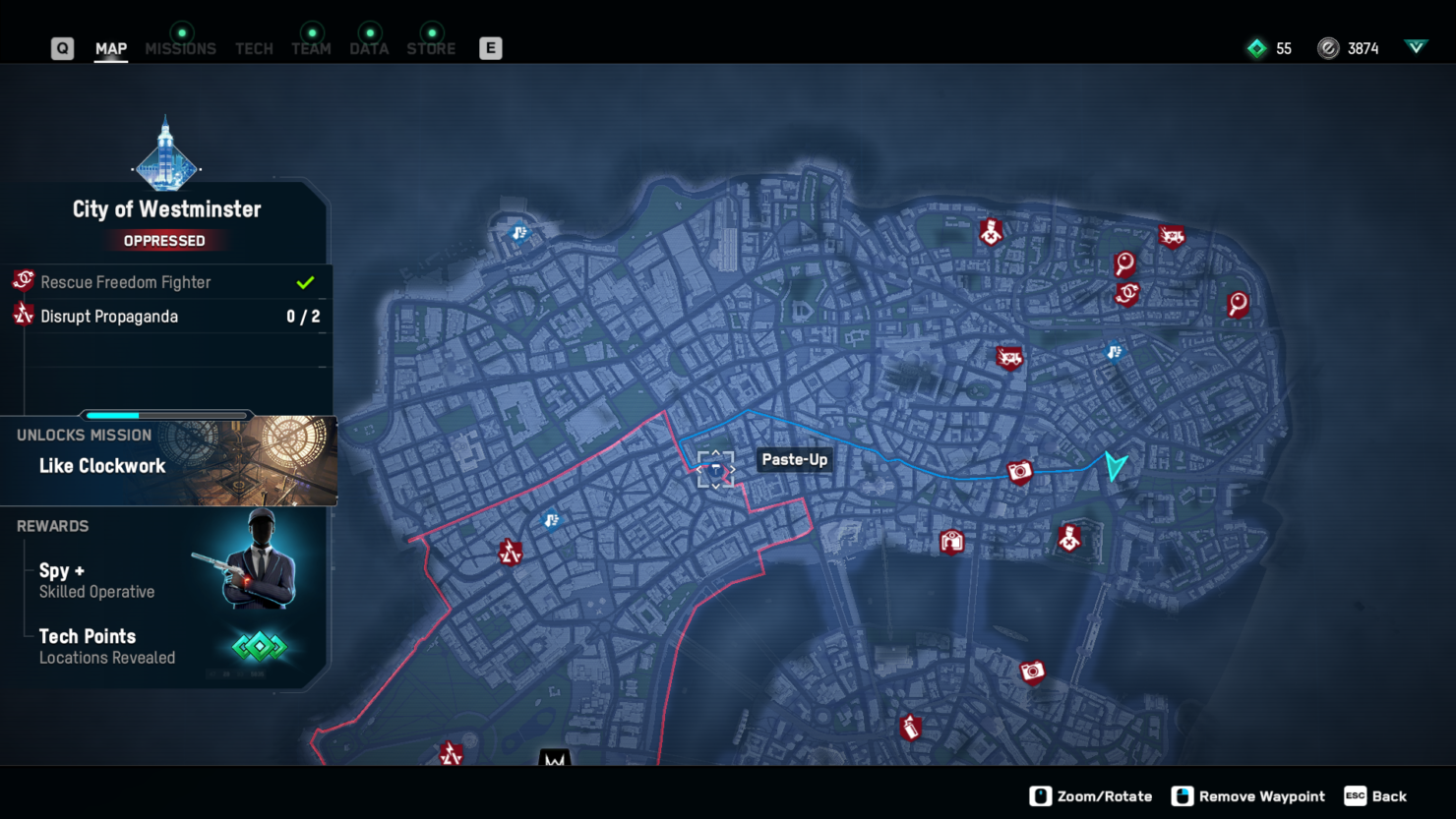This screenshot has width=1456, height=819.
Task: Open the Like Clockwork mission panel
Action: click(168, 461)
